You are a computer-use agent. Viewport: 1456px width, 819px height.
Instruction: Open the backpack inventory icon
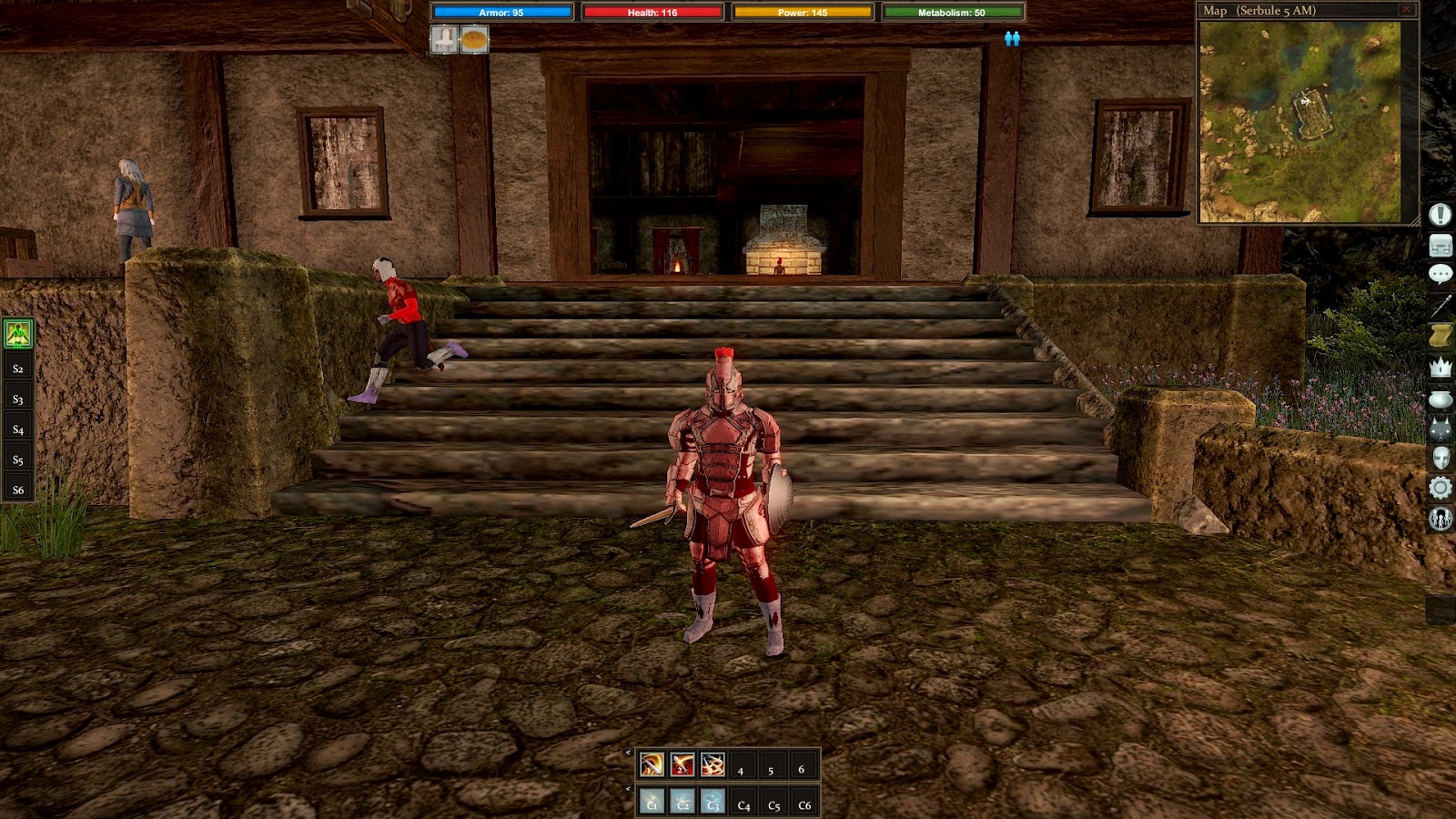tap(1440, 246)
